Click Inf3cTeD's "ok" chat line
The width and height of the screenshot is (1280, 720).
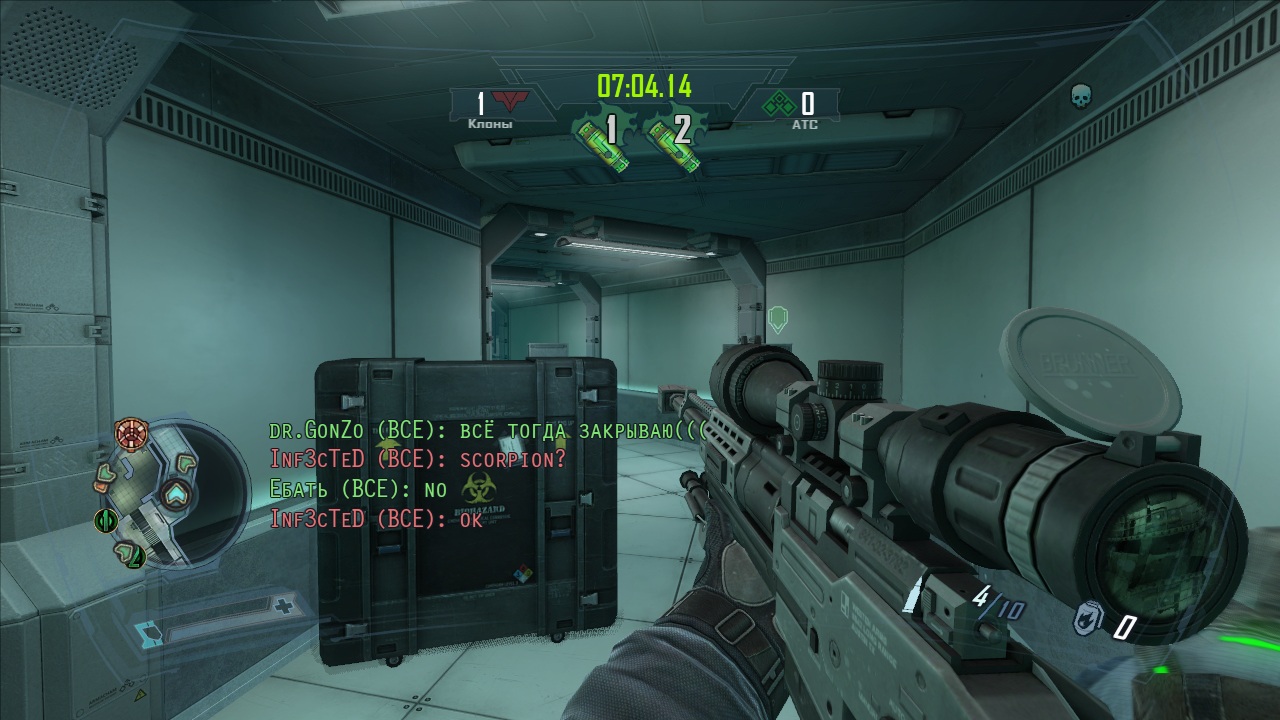pos(376,519)
